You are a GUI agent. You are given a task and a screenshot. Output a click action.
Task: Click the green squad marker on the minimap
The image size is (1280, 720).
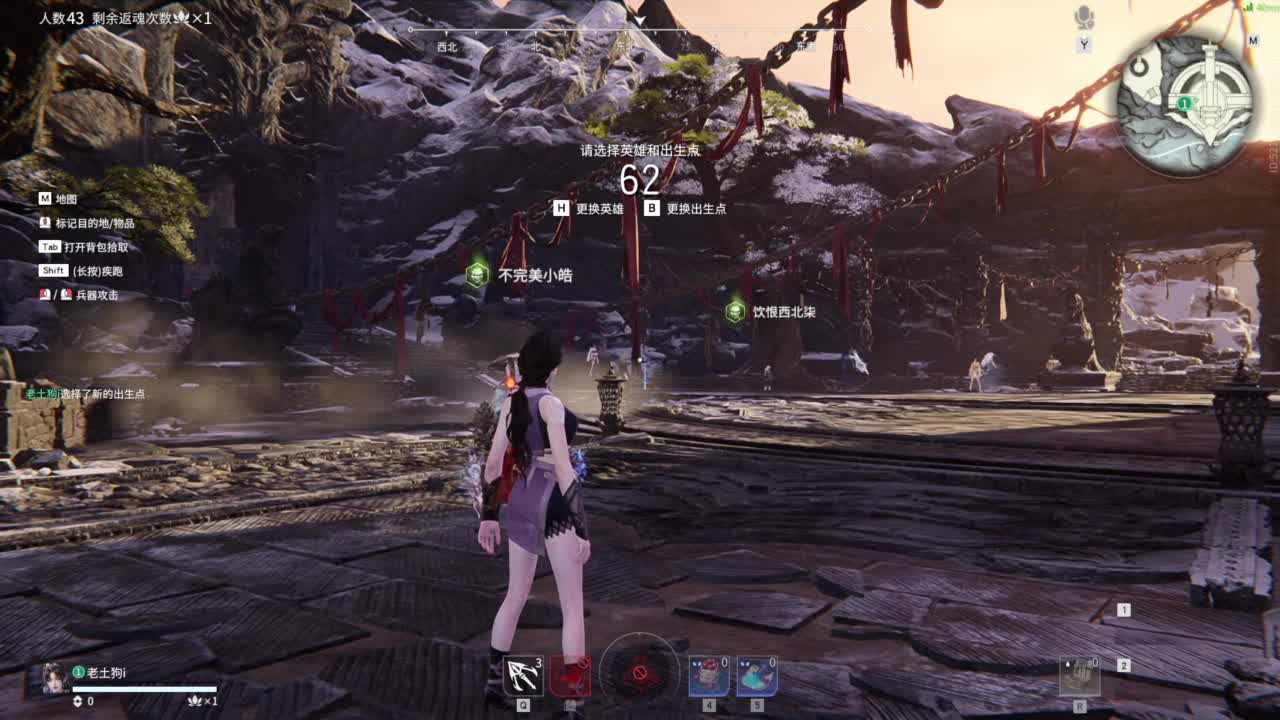click(x=1184, y=103)
